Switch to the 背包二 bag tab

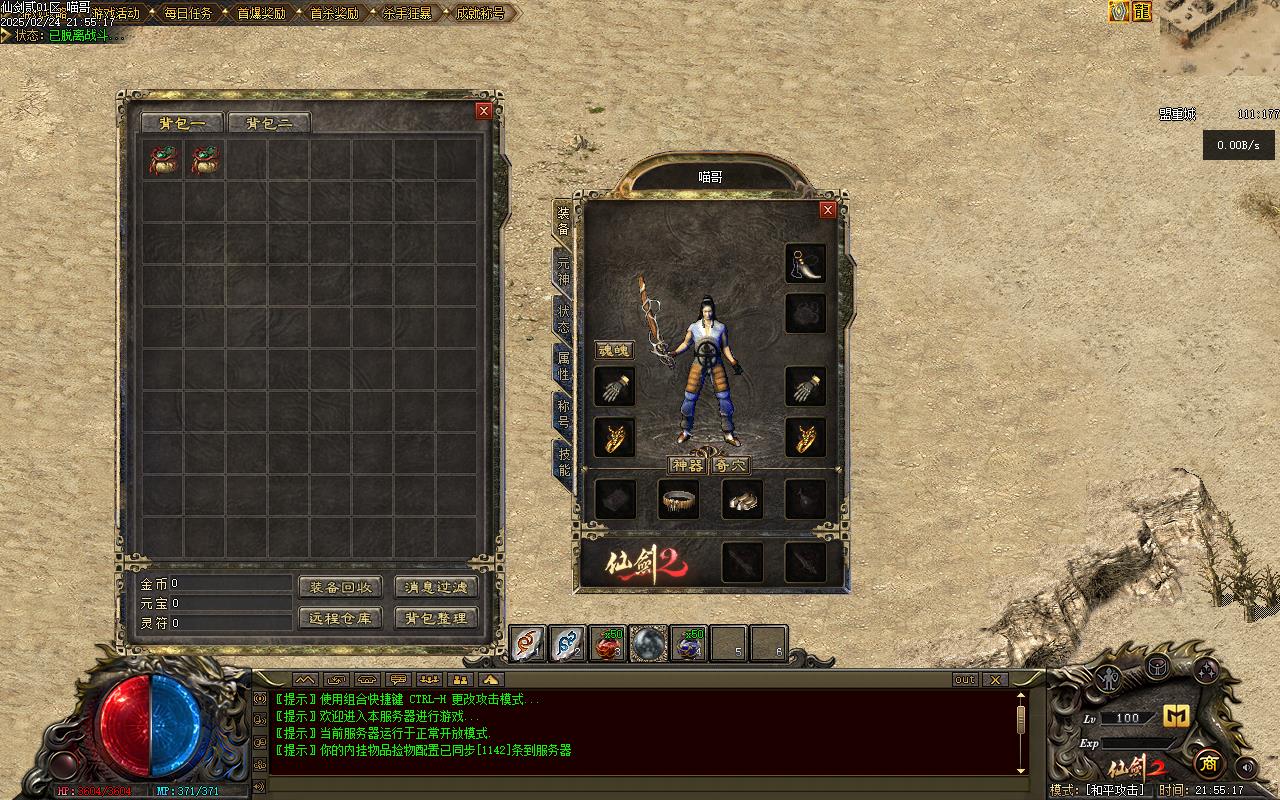coord(269,123)
